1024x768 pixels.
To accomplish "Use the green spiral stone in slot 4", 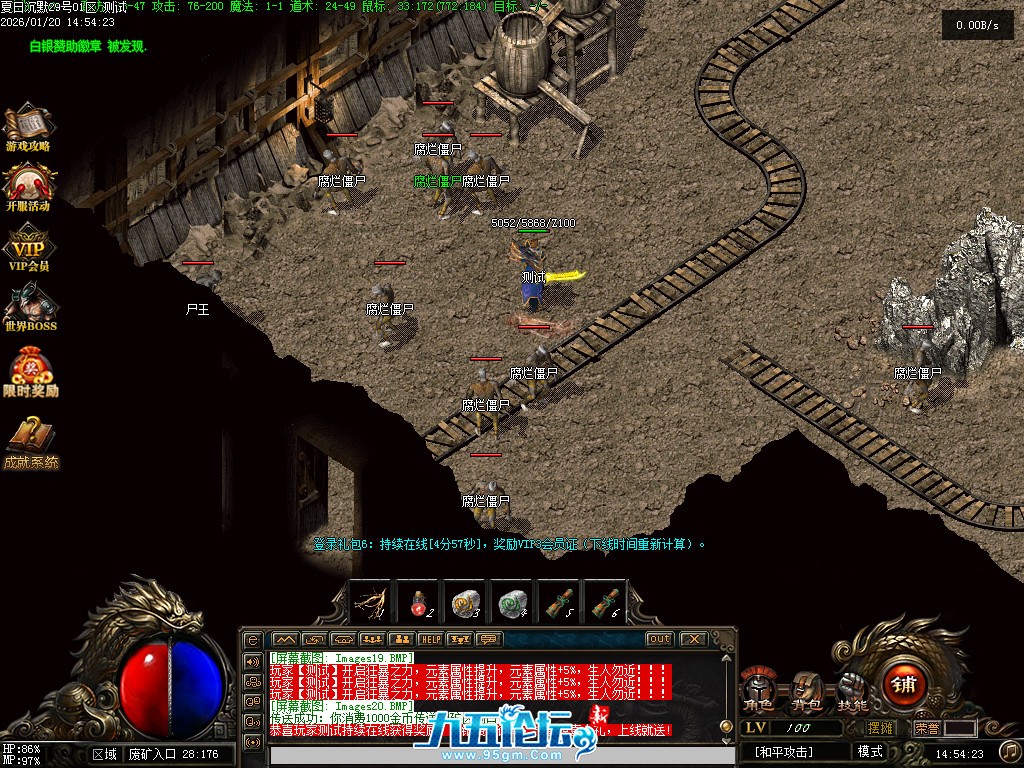I will coord(512,602).
